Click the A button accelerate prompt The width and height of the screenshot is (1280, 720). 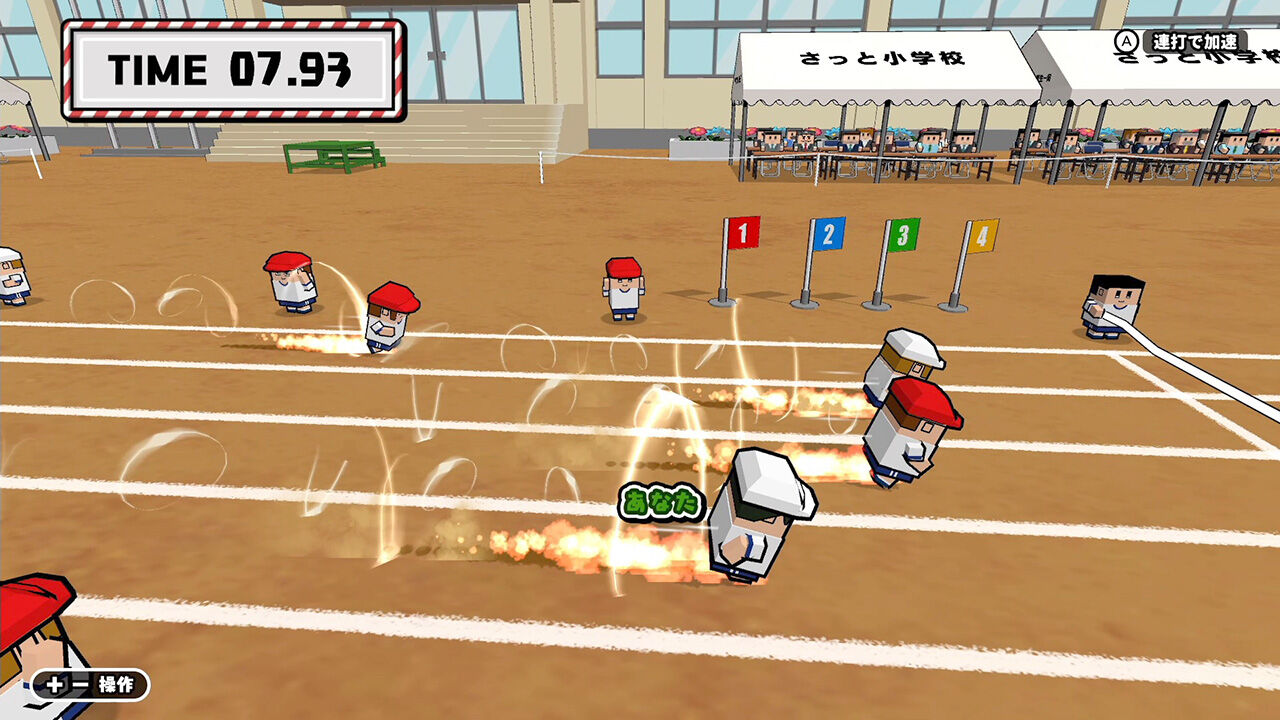tap(1180, 42)
